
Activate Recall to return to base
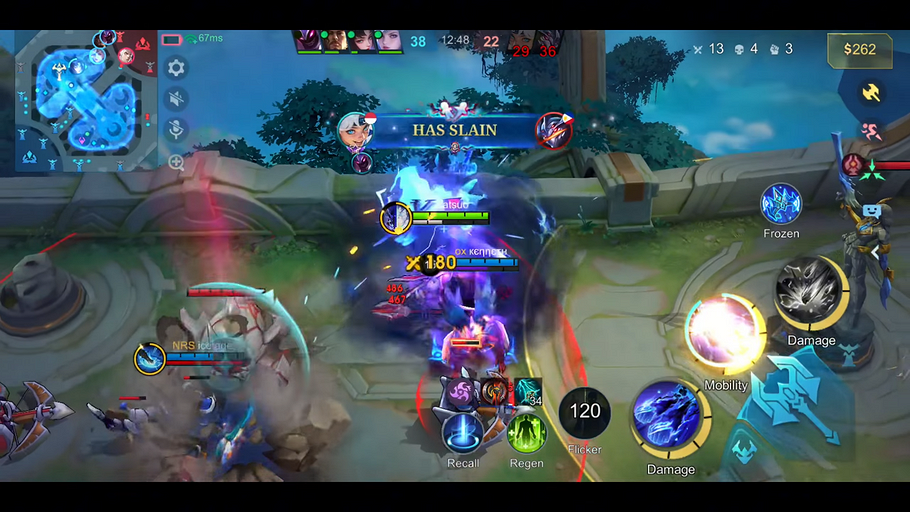463,433
